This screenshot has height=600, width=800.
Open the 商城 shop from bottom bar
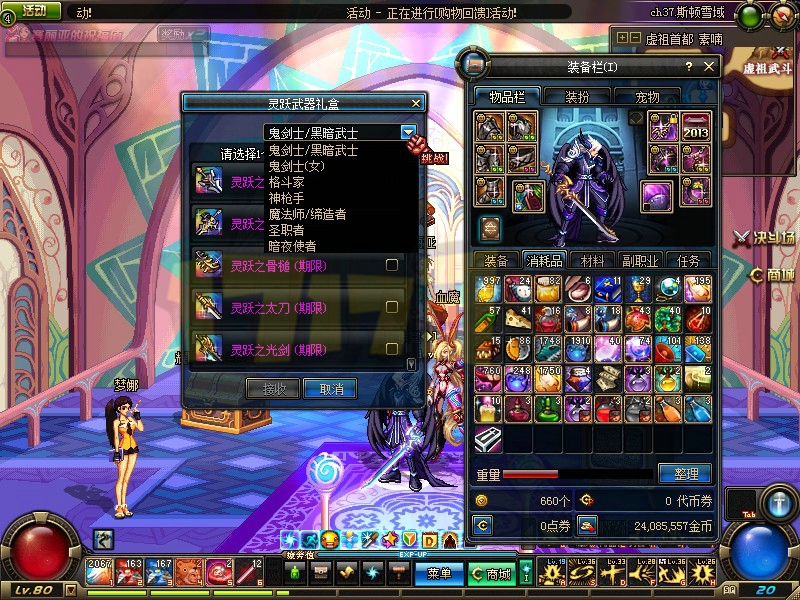492,574
